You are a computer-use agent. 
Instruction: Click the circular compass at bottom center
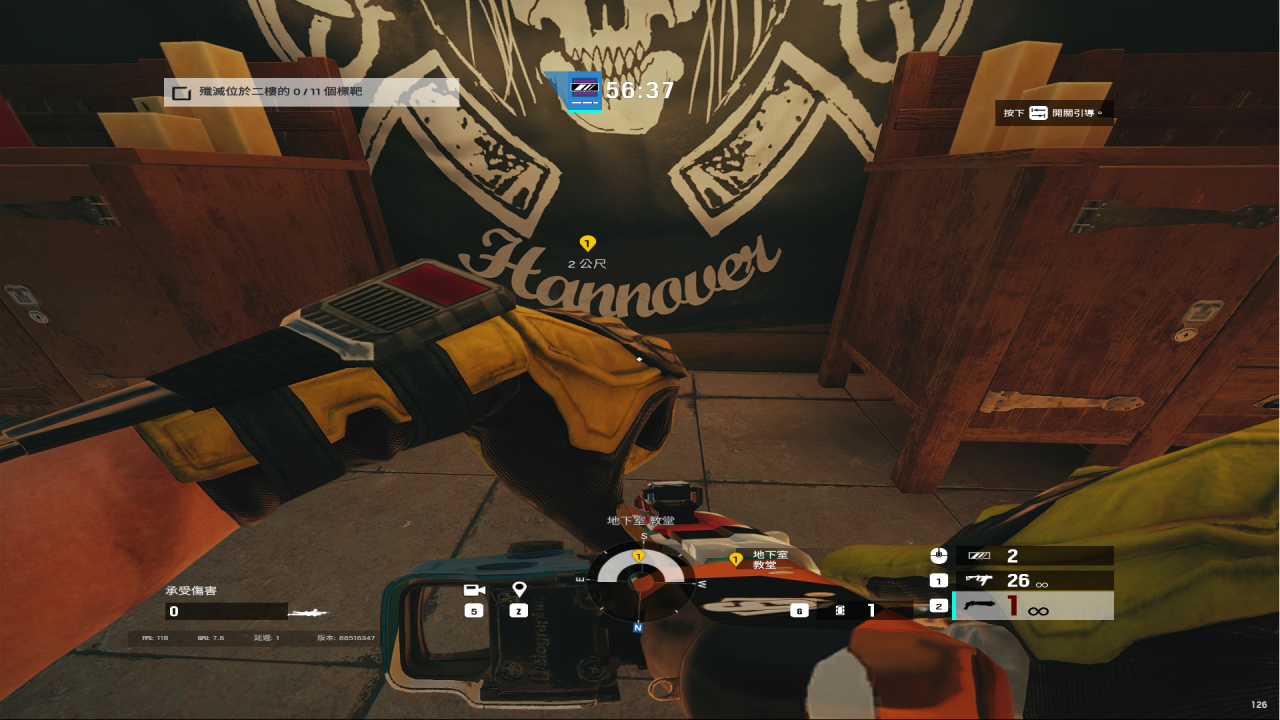638,581
